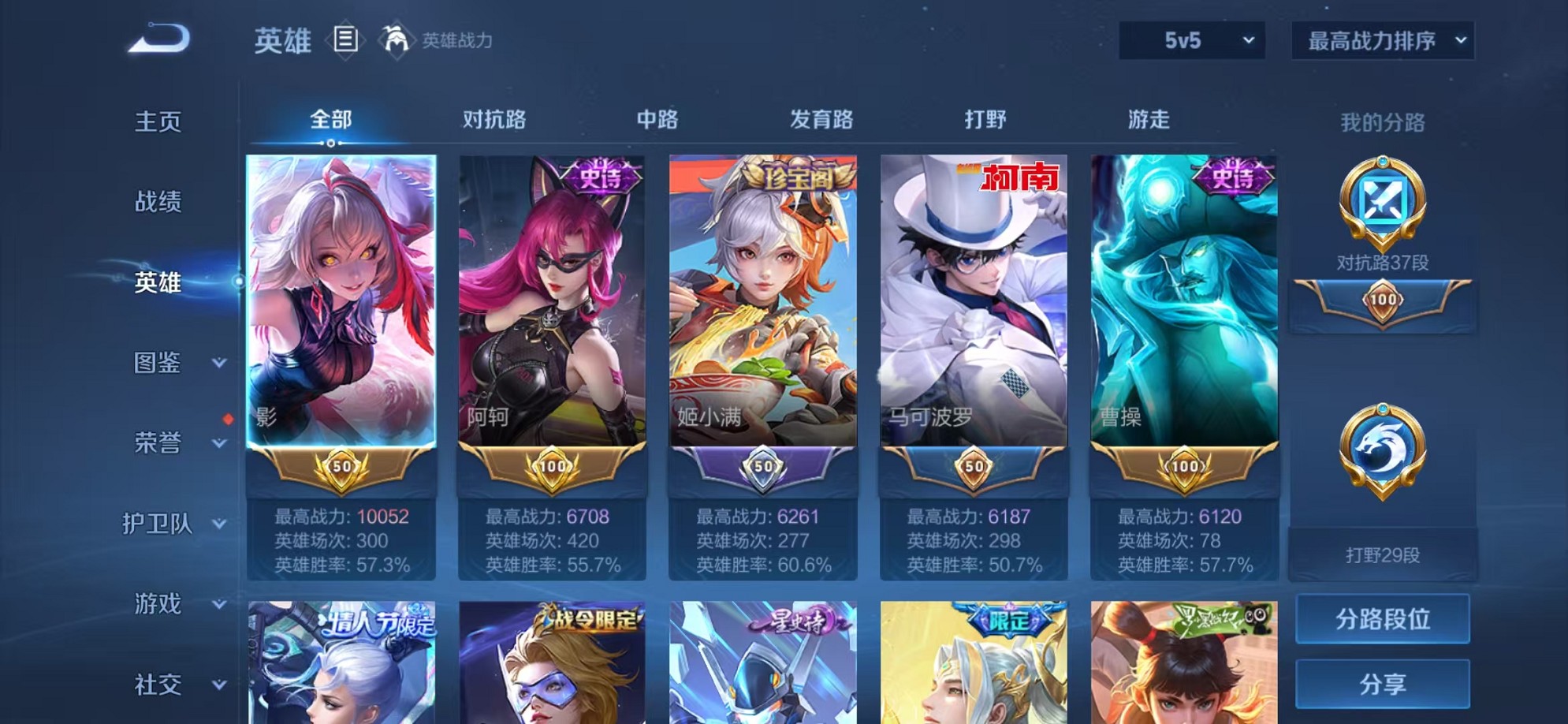Viewport: 1568px width, 724px height.
Task: Open the 5v5 mode dropdown
Action: (x=1190, y=41)
